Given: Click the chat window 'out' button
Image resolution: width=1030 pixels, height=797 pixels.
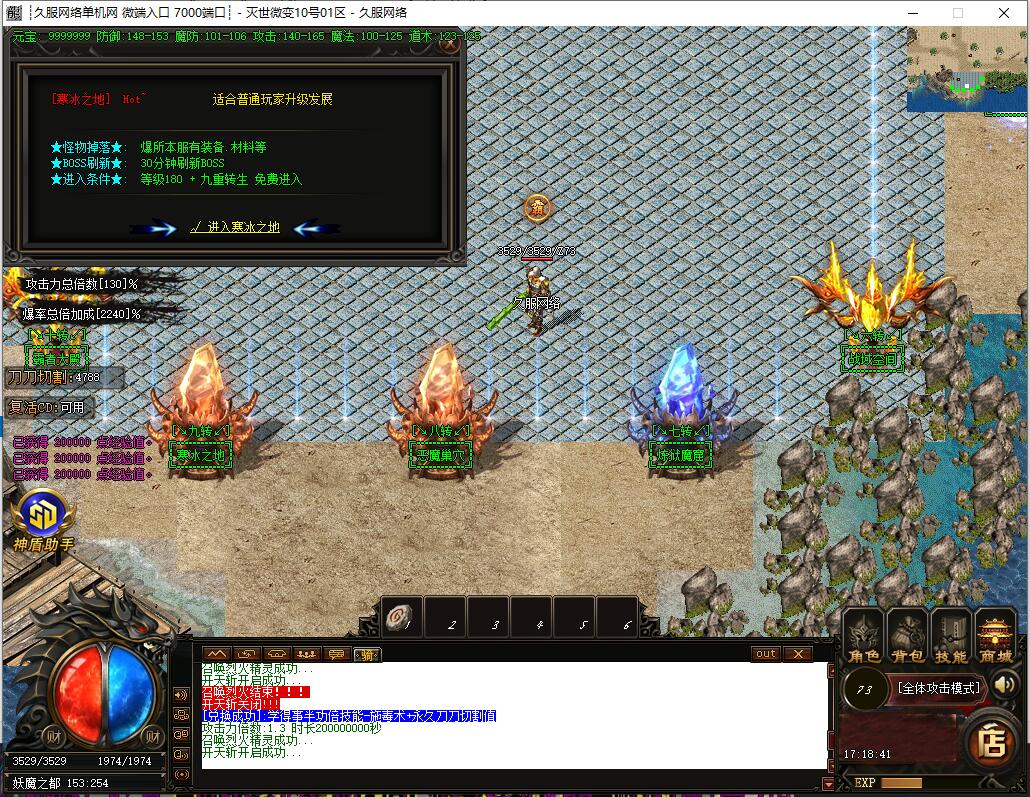Looking at the screenshot, I should (x=765, y=654).
